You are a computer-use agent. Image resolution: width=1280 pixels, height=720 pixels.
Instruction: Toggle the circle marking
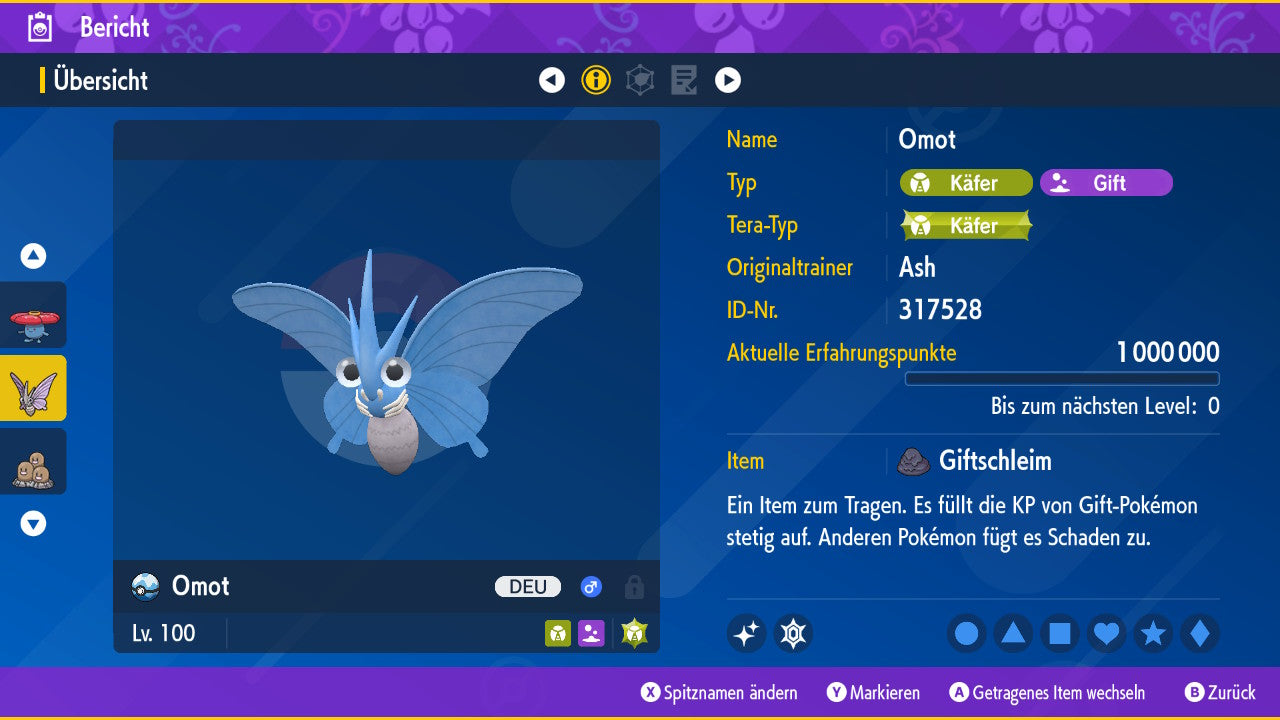click(x=967, y=633)
